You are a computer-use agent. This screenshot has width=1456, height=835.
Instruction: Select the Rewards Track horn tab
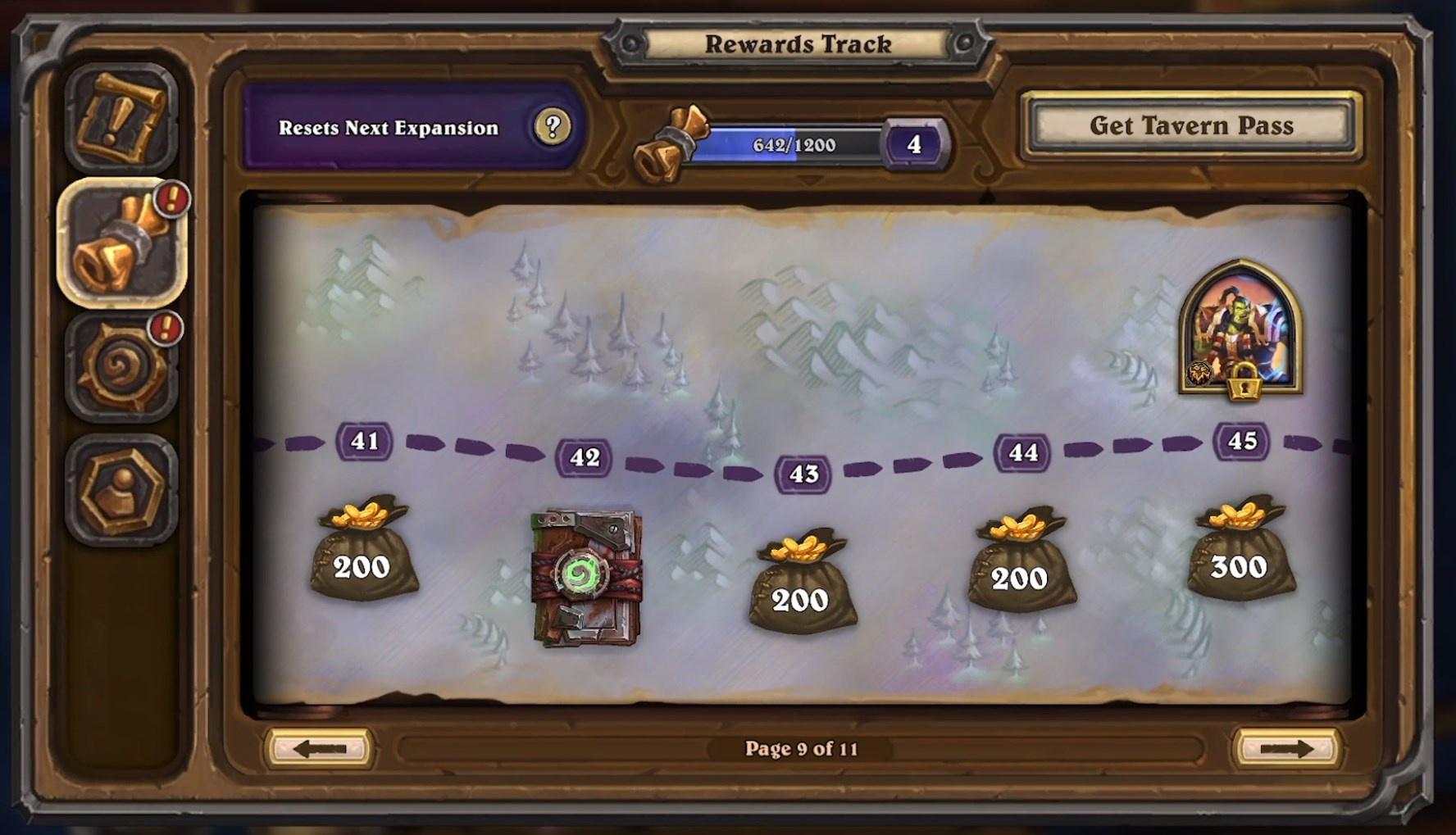[x=121, y=243]
